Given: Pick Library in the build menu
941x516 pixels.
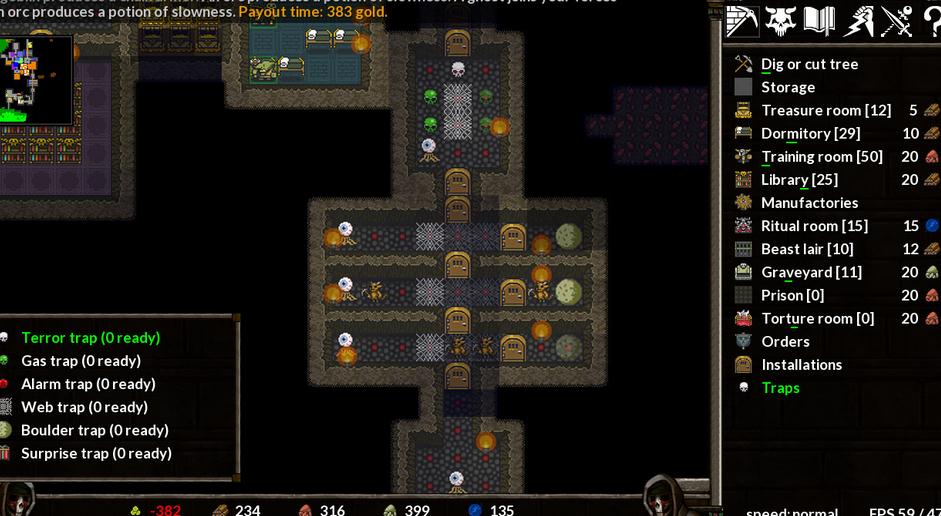Looking at the screenshot, I should tap(799, 179).
